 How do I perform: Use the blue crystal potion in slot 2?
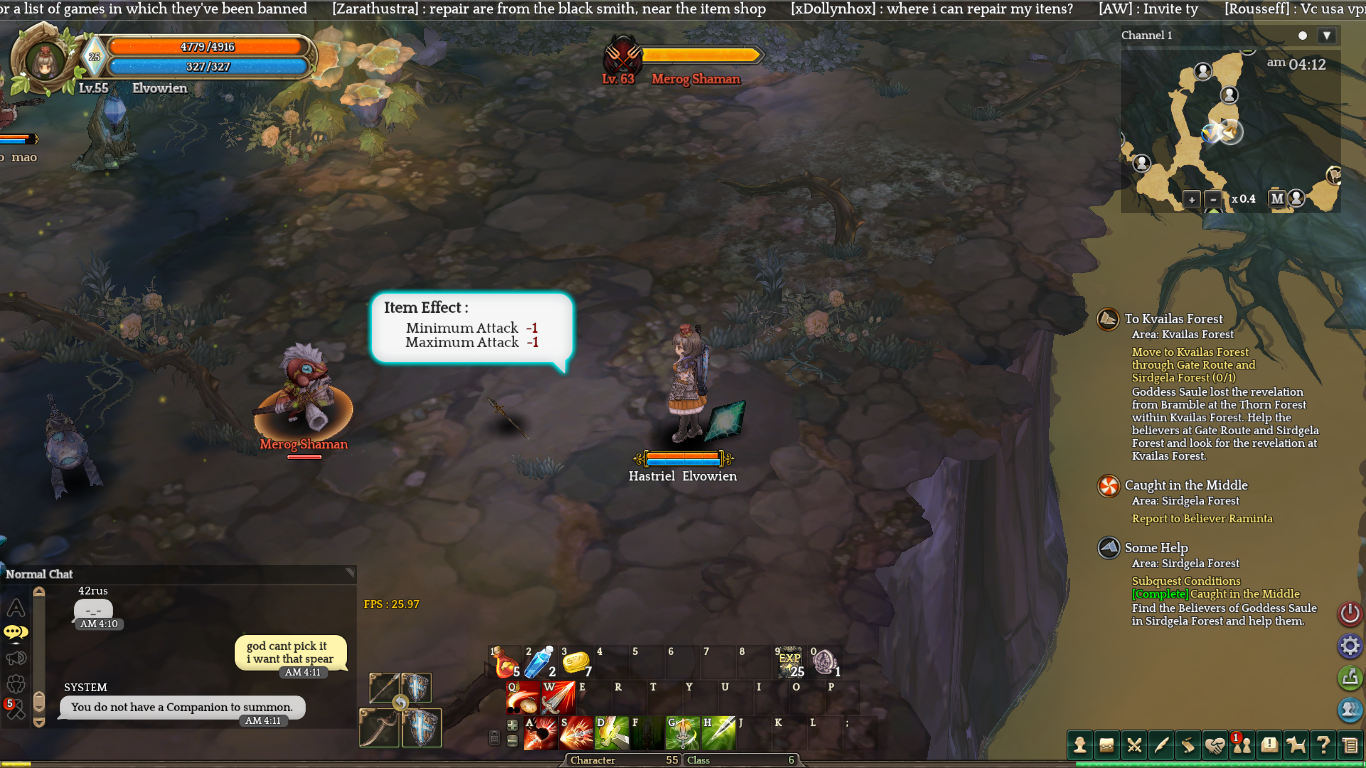click(x=539, y=662)
